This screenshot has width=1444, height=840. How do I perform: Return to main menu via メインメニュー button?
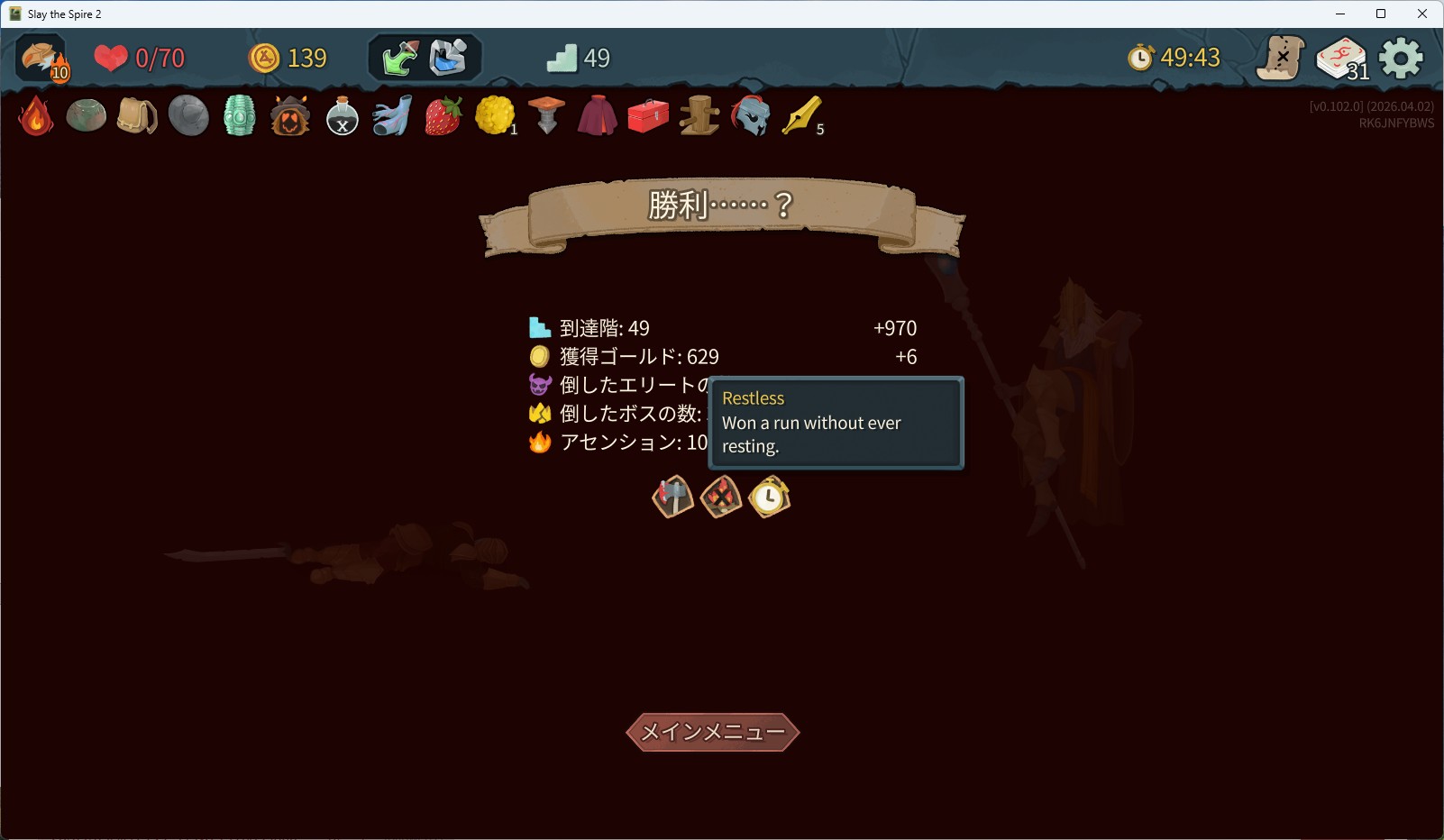coord(712,732)
